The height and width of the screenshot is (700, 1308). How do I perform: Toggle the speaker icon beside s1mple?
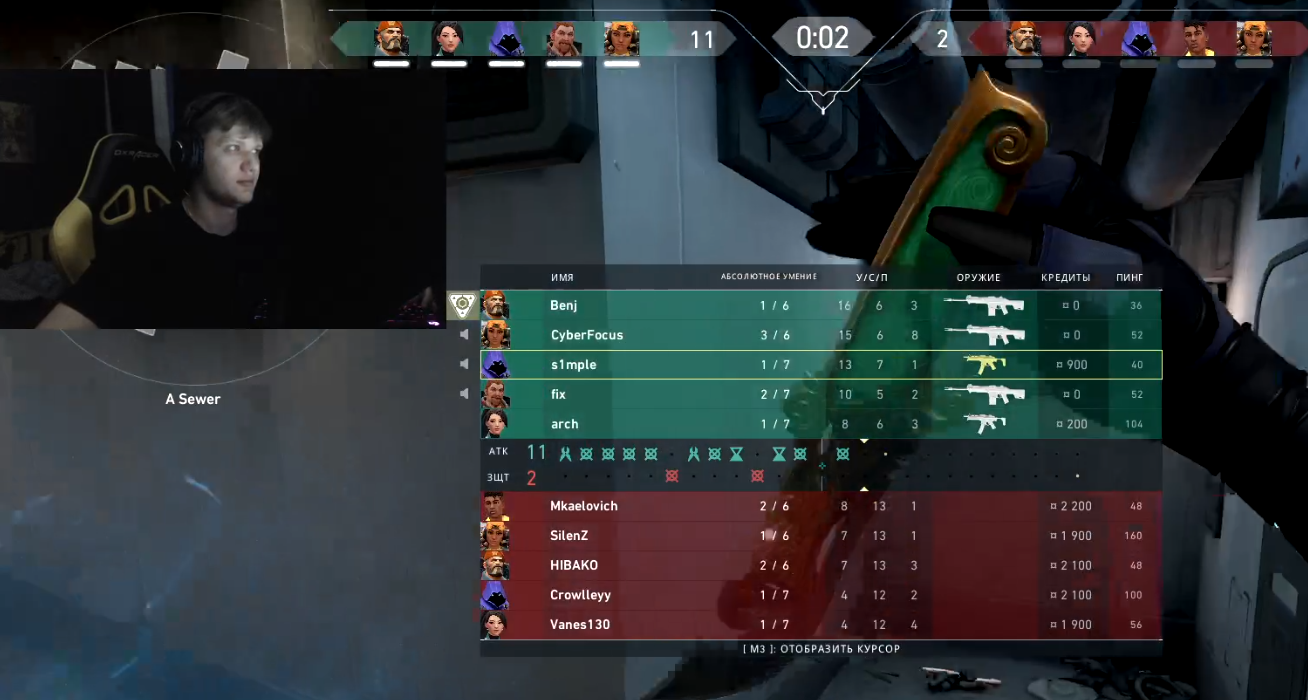464,364
